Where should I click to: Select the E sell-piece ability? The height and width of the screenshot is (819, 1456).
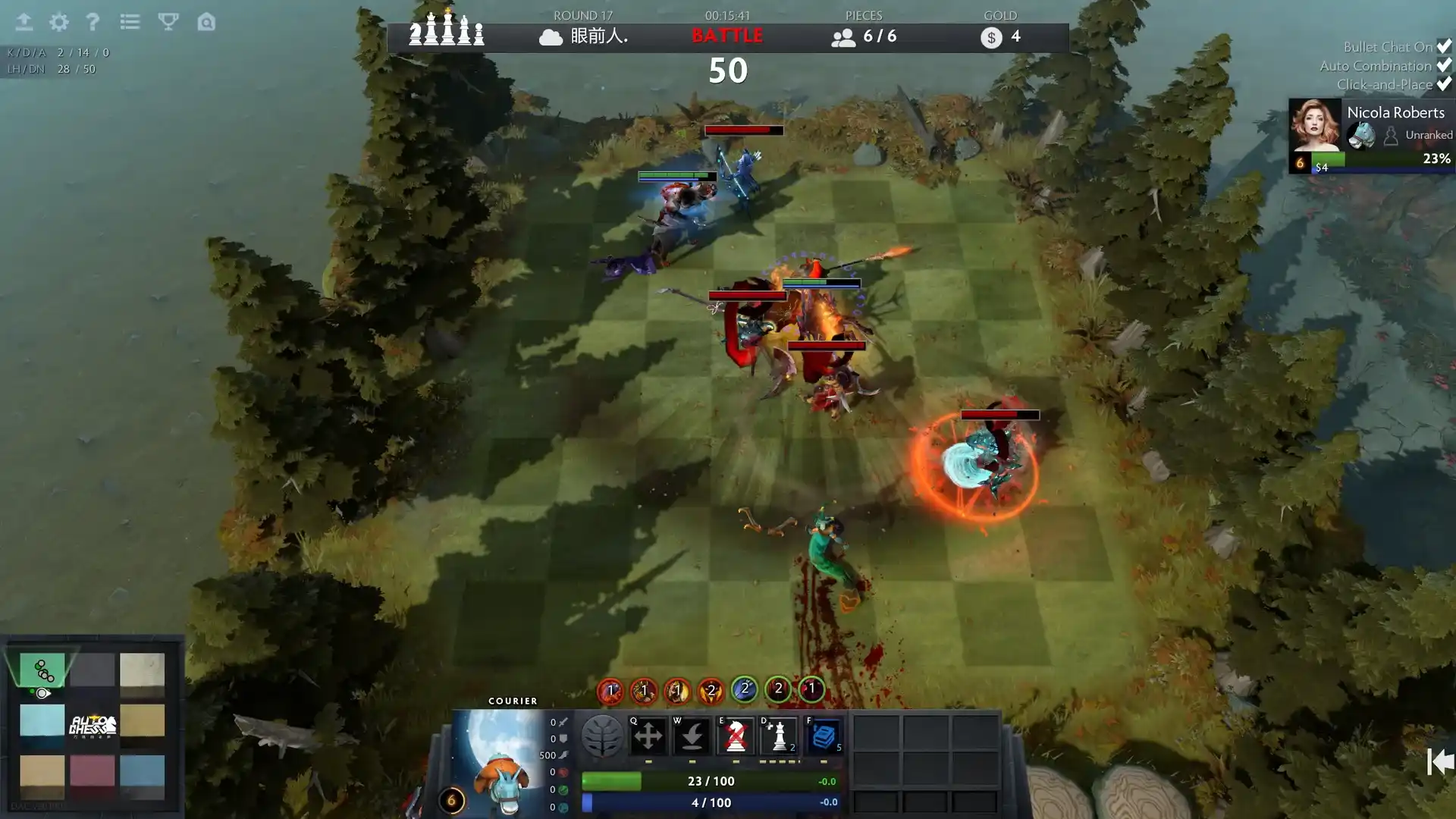(736, 736)
